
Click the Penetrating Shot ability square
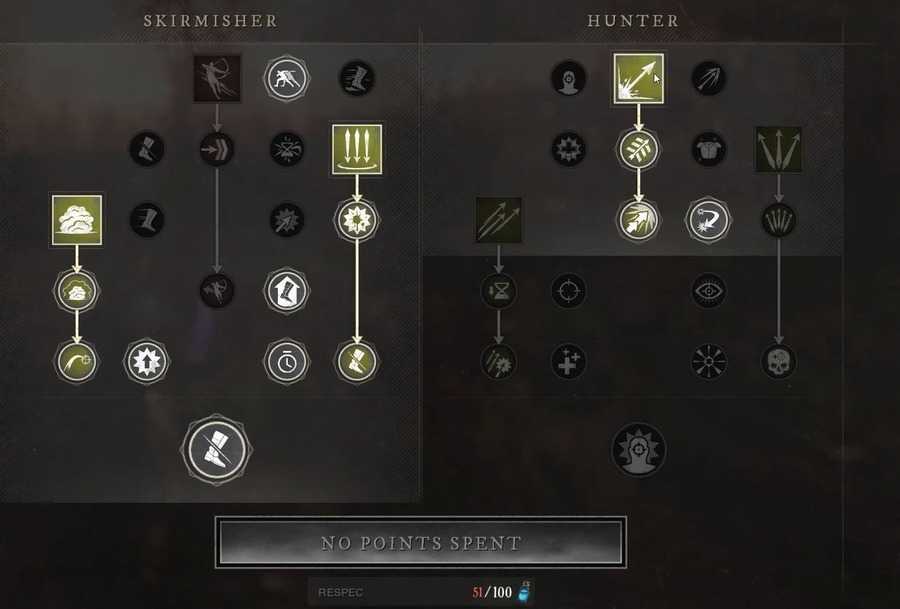pos(638,78)
